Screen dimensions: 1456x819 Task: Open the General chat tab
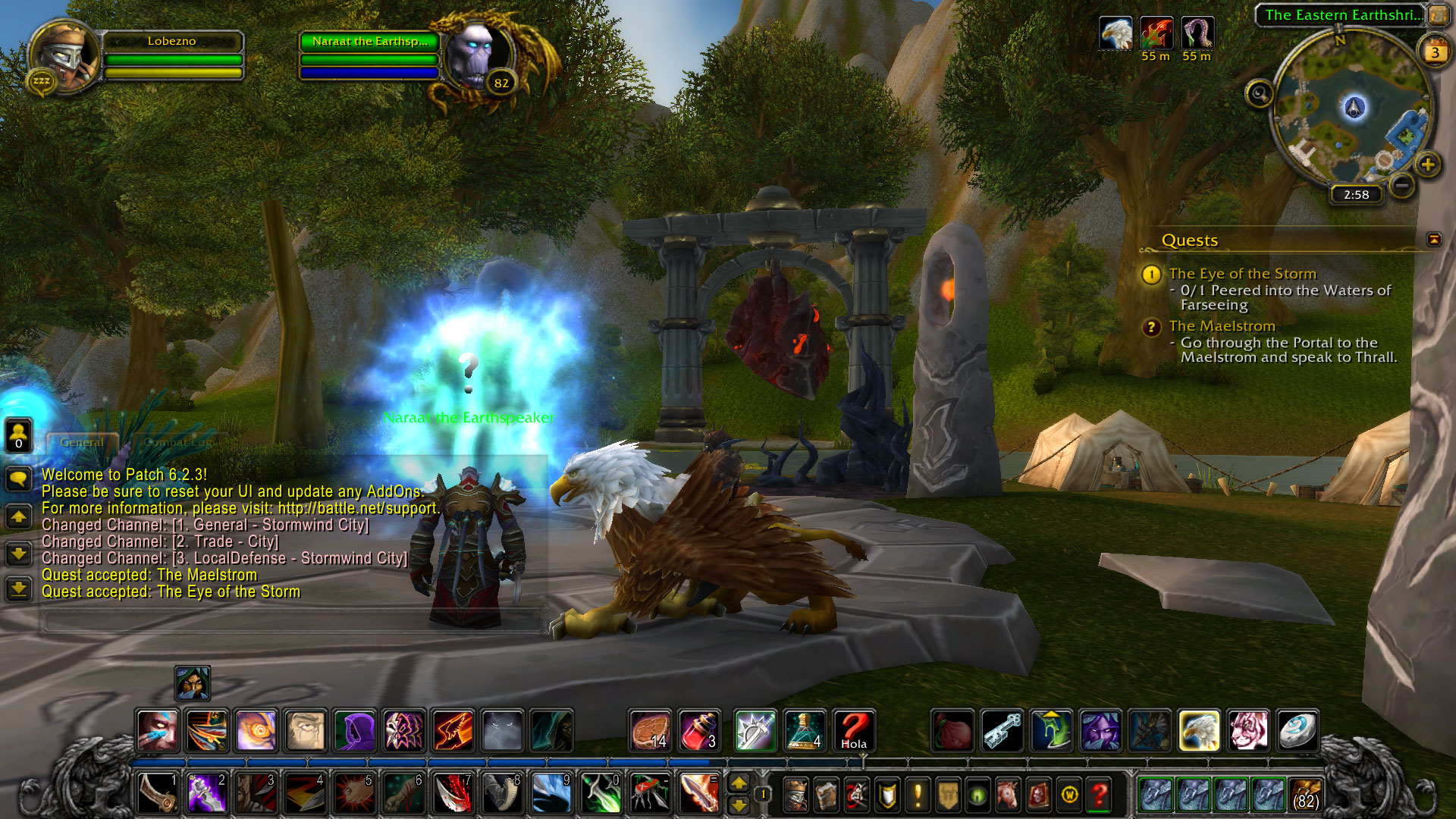(x=82, y=442)
